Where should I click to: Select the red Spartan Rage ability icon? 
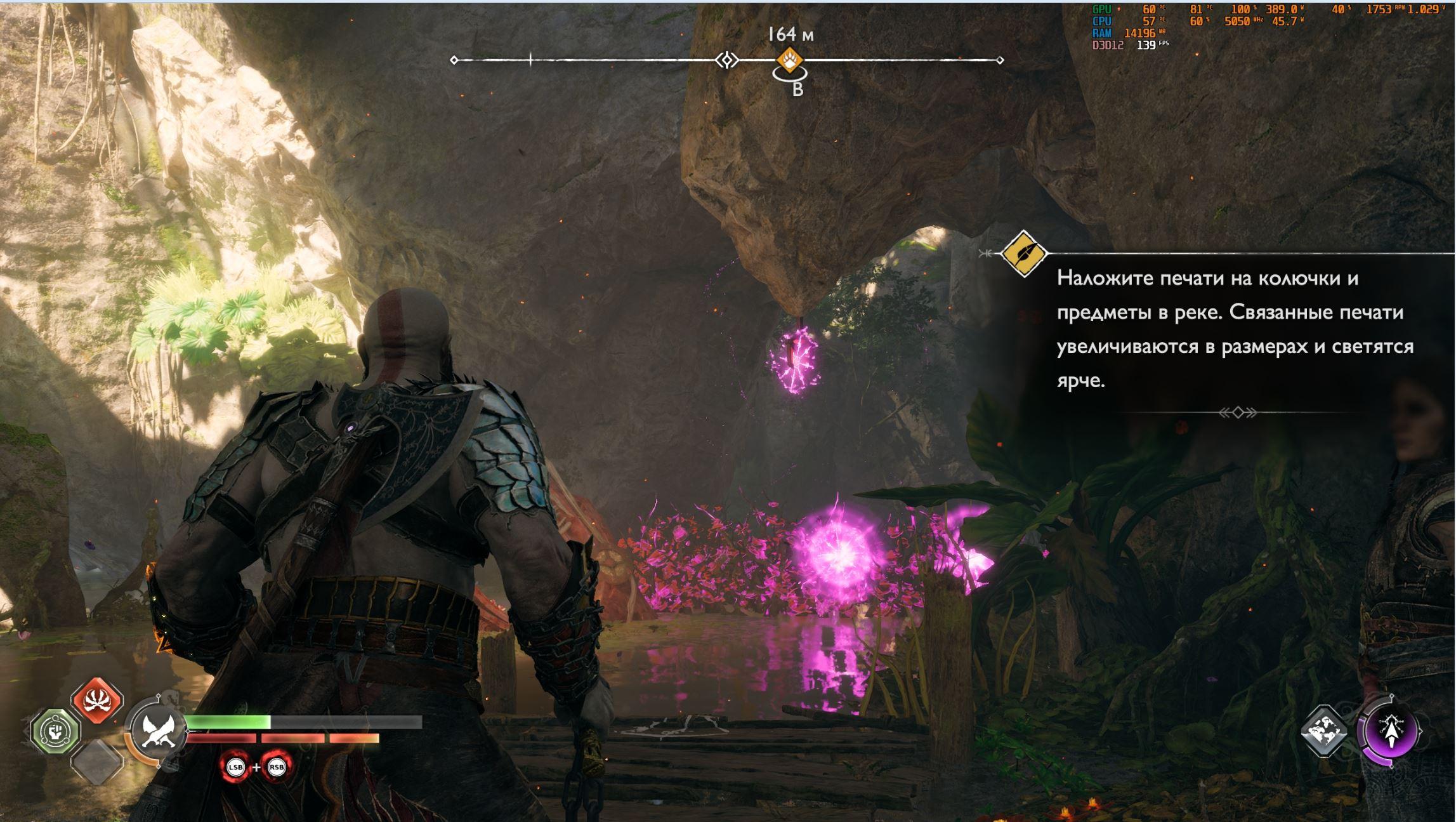tap(97, 700)
